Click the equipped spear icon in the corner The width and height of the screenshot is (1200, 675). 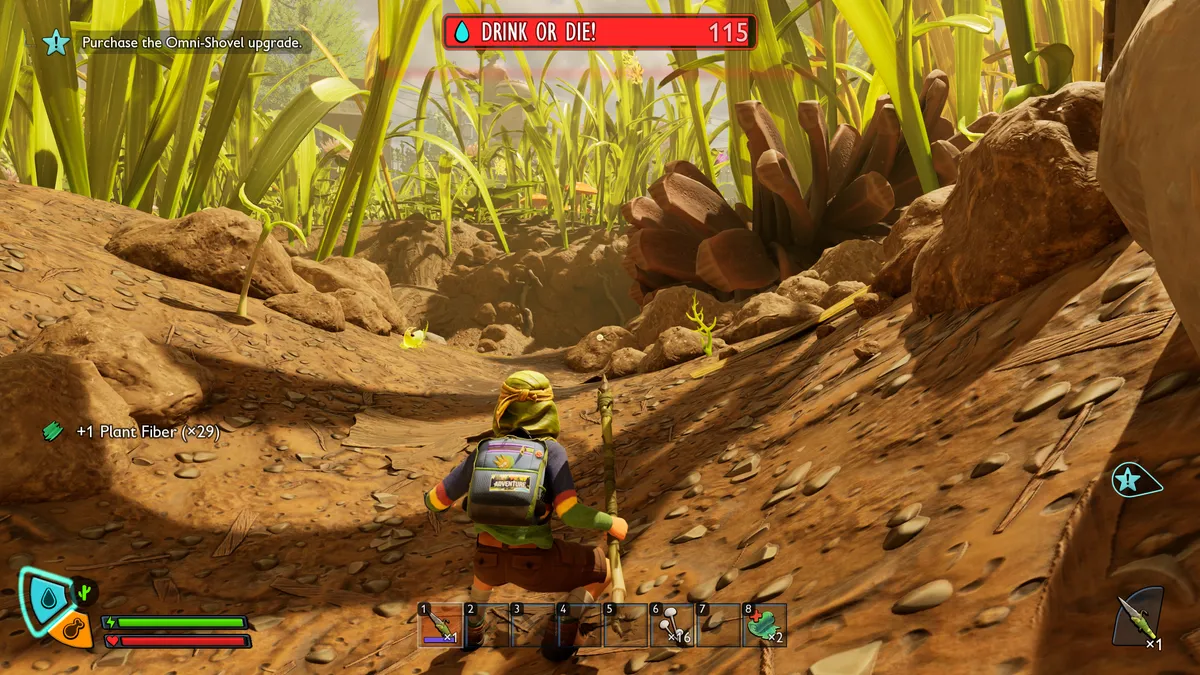tap(1138, 618)
